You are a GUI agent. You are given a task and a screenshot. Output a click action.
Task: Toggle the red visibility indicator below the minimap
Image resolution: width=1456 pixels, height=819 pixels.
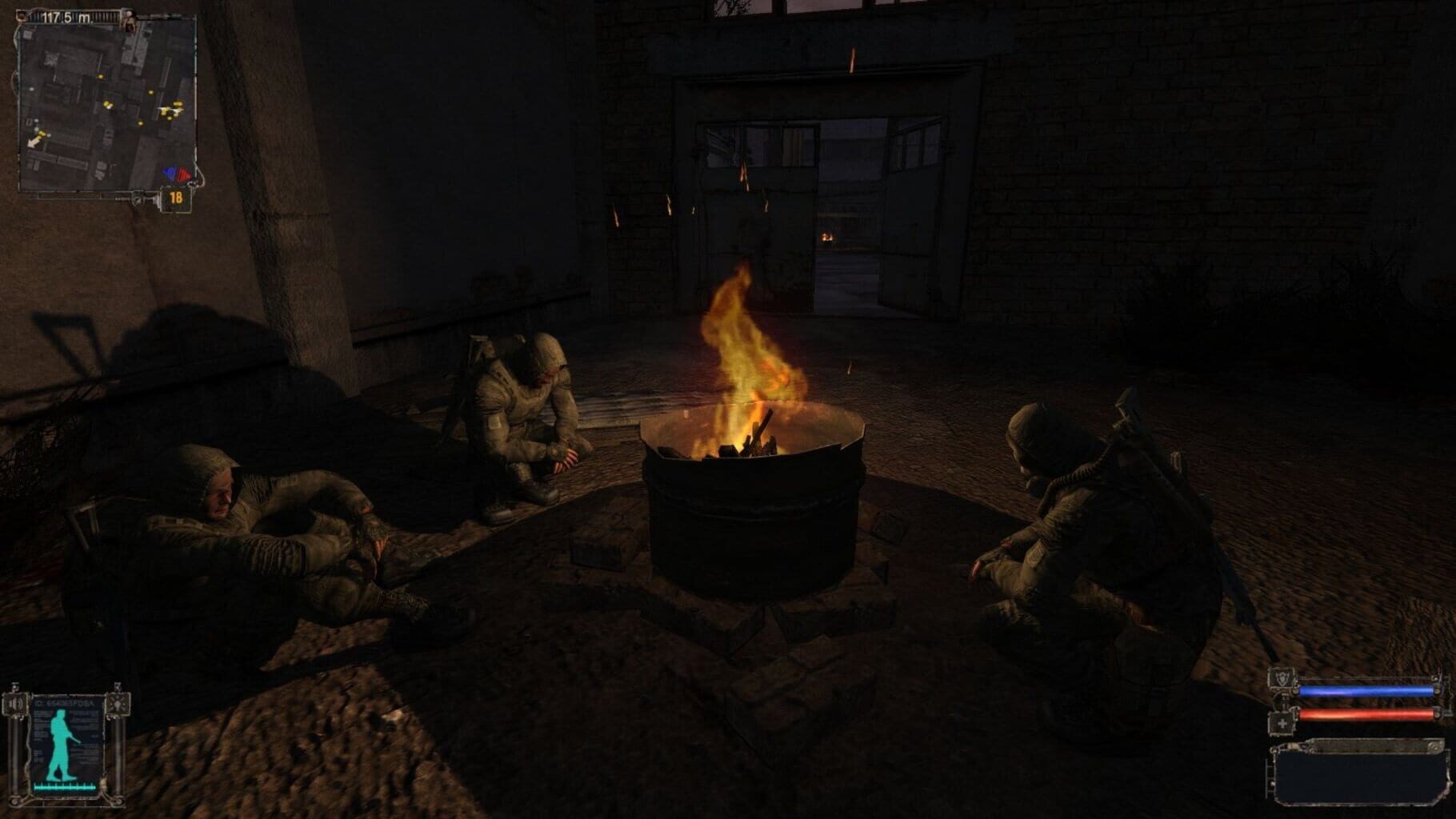point(184,174)
